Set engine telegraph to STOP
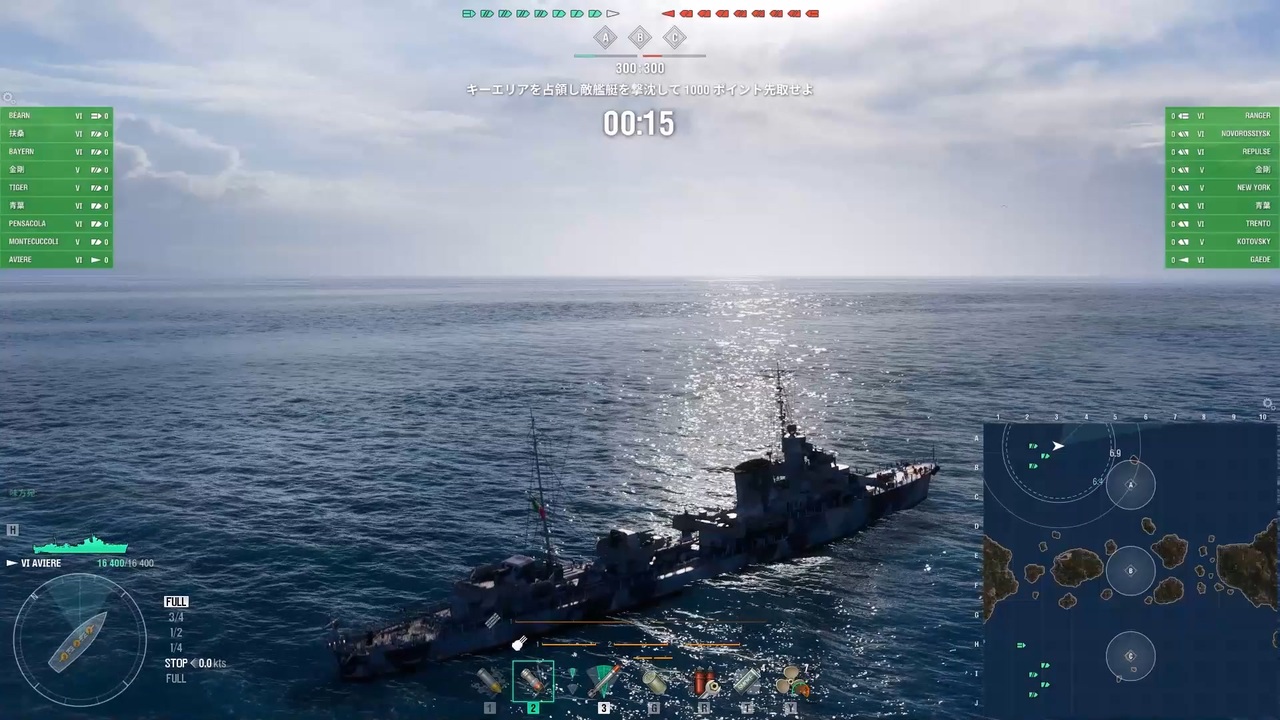The height and width of the screenshot is (720, 1280). pyautogui.click(x=176, y=663)
